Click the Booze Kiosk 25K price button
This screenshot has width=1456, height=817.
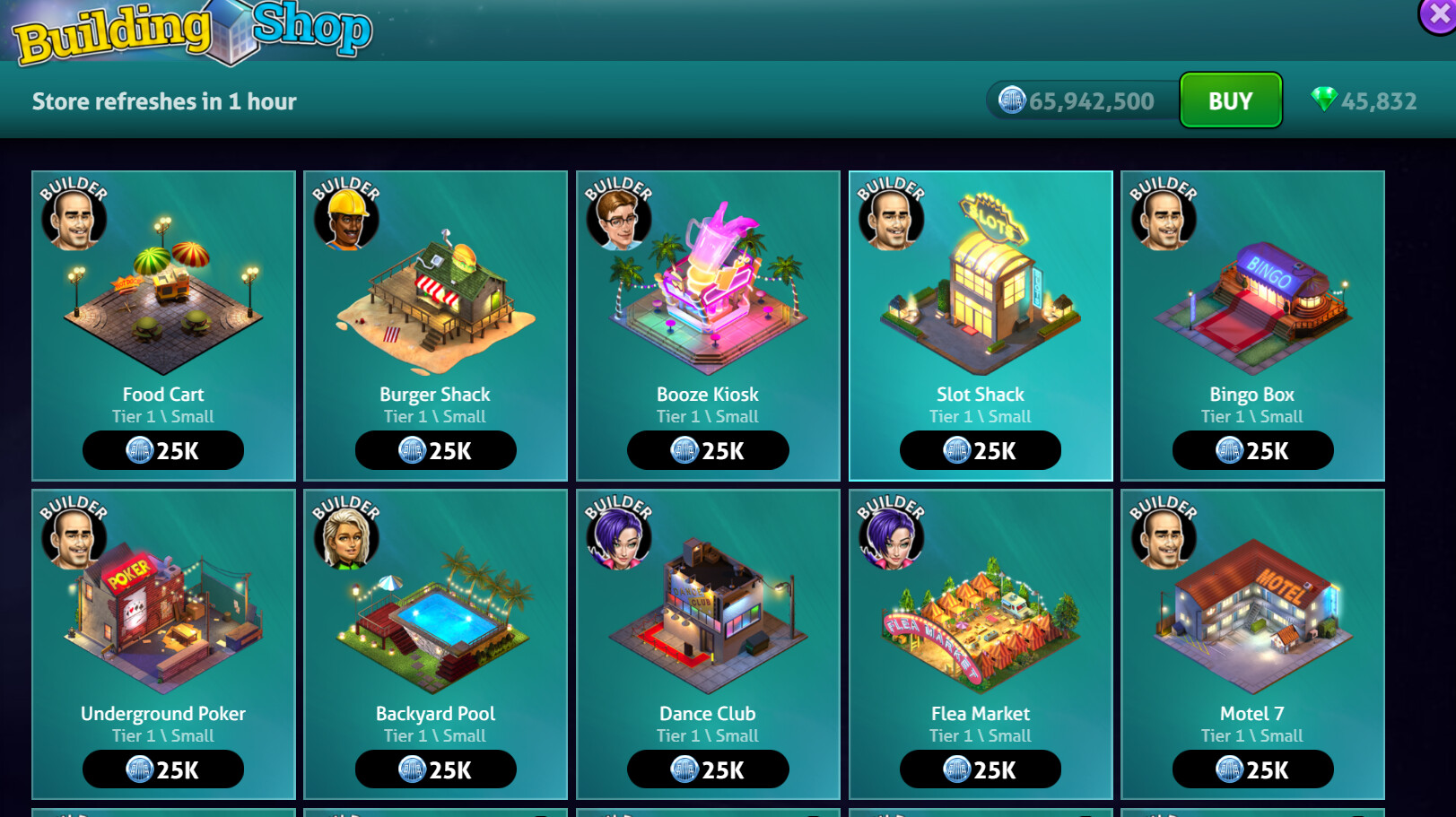tap(708, 450)
